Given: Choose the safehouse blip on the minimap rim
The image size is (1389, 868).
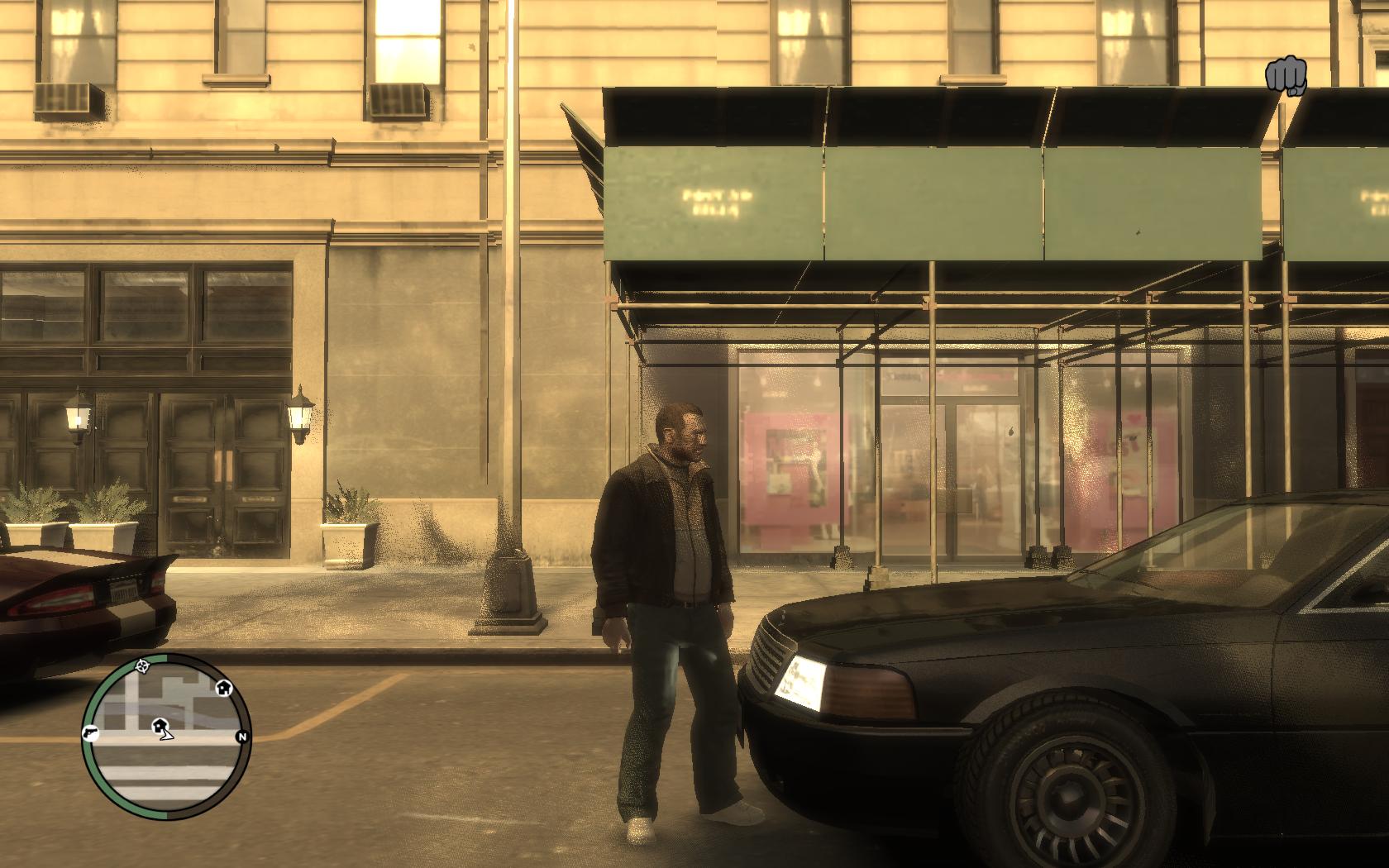Looking at the screenshot, I should coord(222,687).
